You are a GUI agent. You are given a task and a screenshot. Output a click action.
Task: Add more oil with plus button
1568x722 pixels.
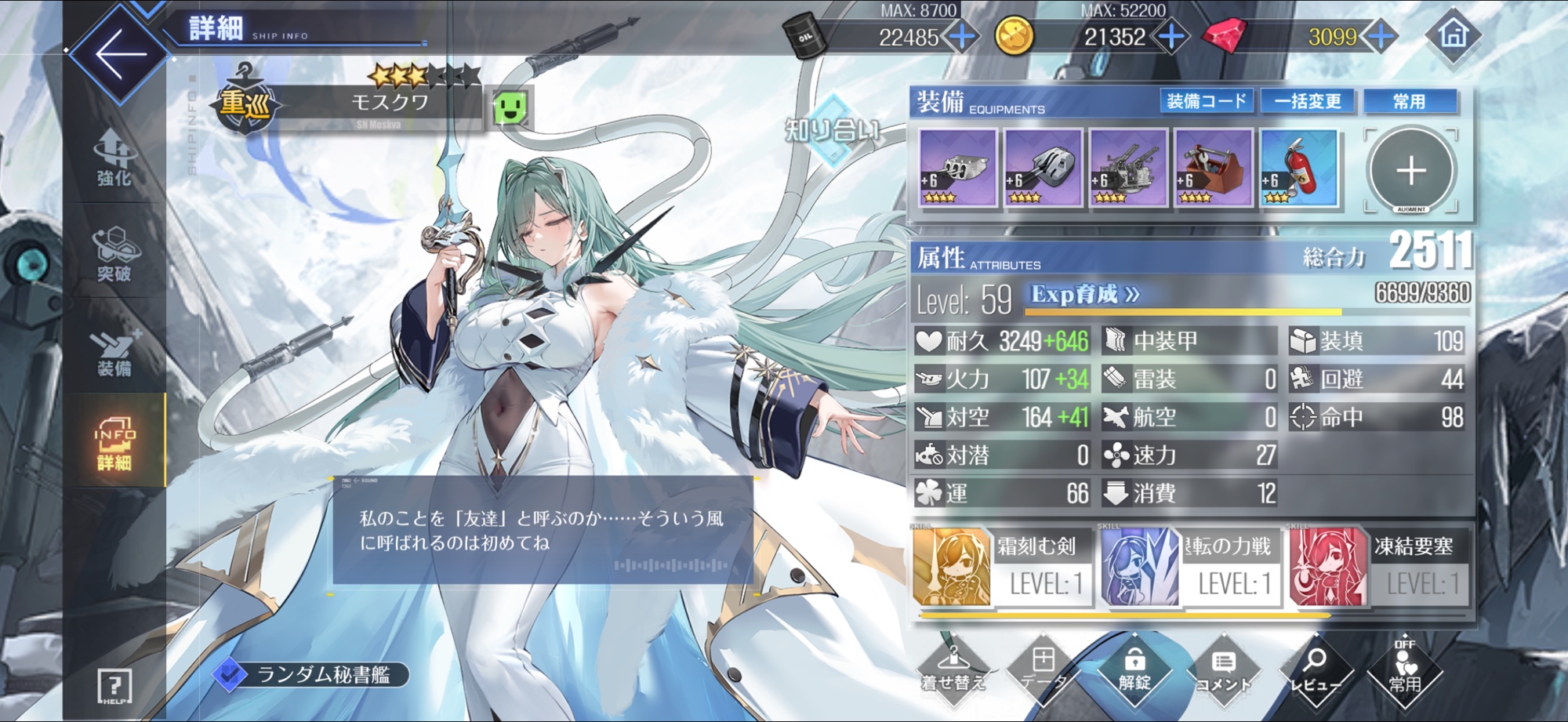click(x=961, y=37)
